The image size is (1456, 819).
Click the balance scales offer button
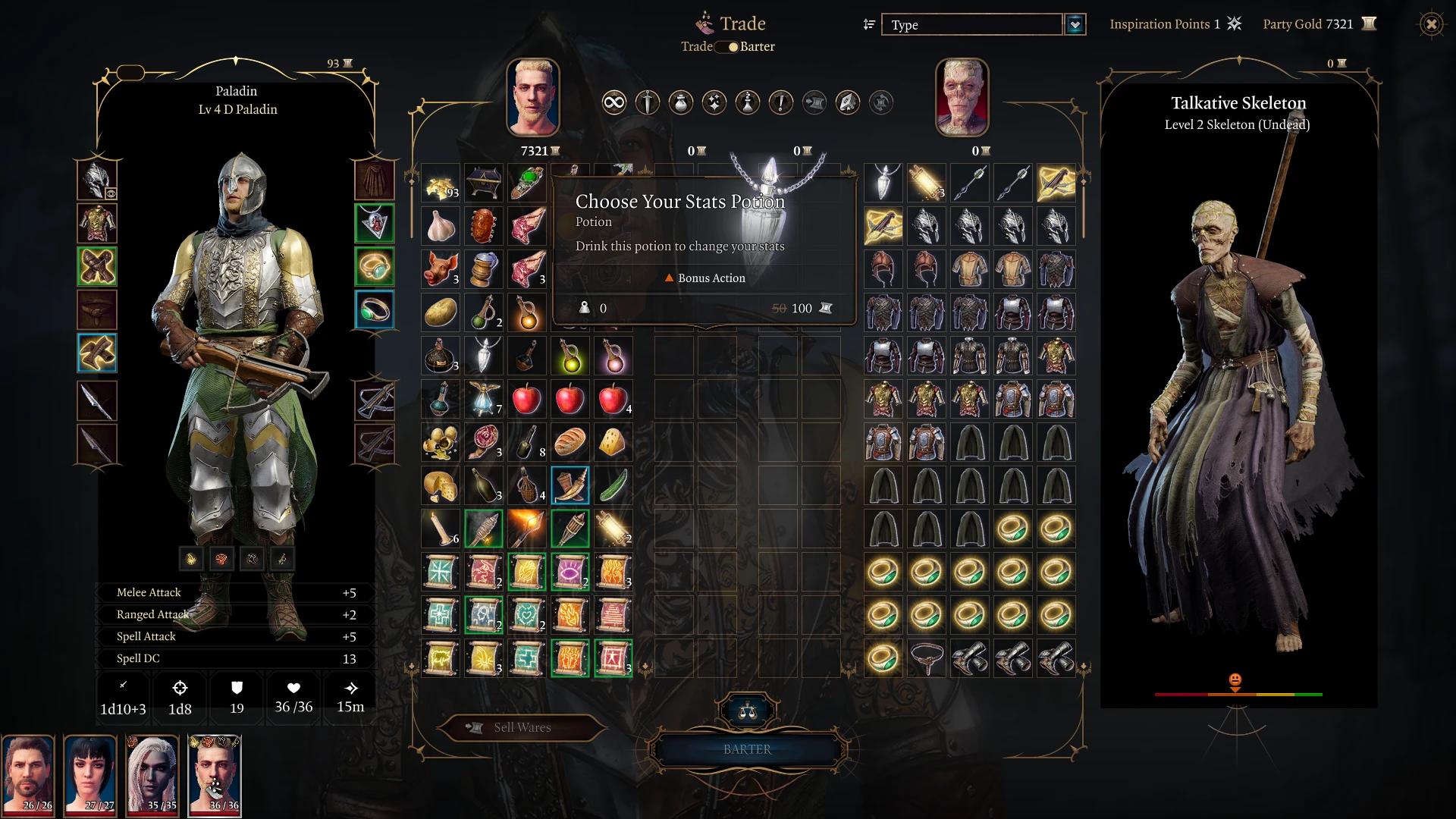click(748, 711)
